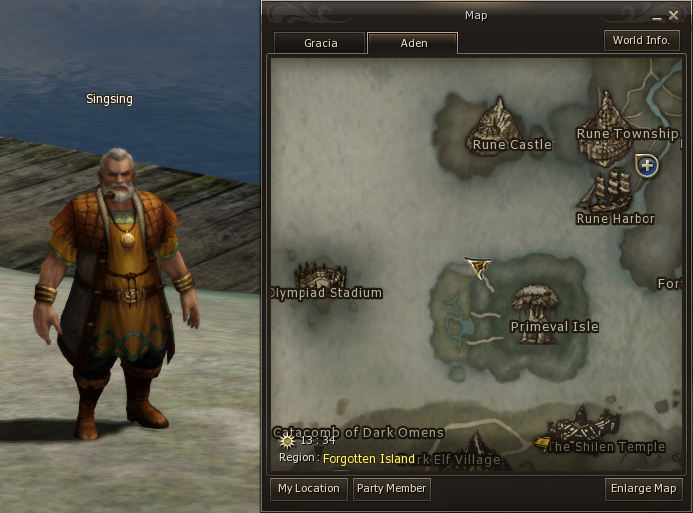Screen dimensions: 693x513
Task: Switch to the Gracia map tab
Action: point(320,43)
